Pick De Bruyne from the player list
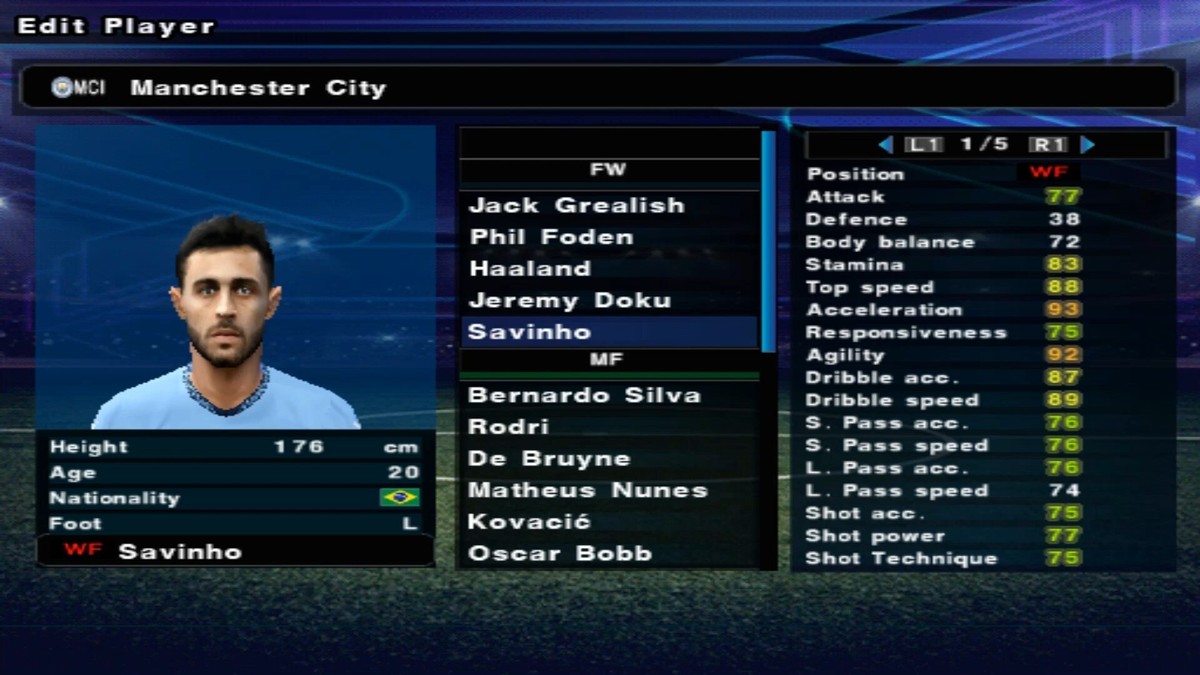The height and width of the screenshot is (675, 1200). pyautogui.click(x=549, y=459)
